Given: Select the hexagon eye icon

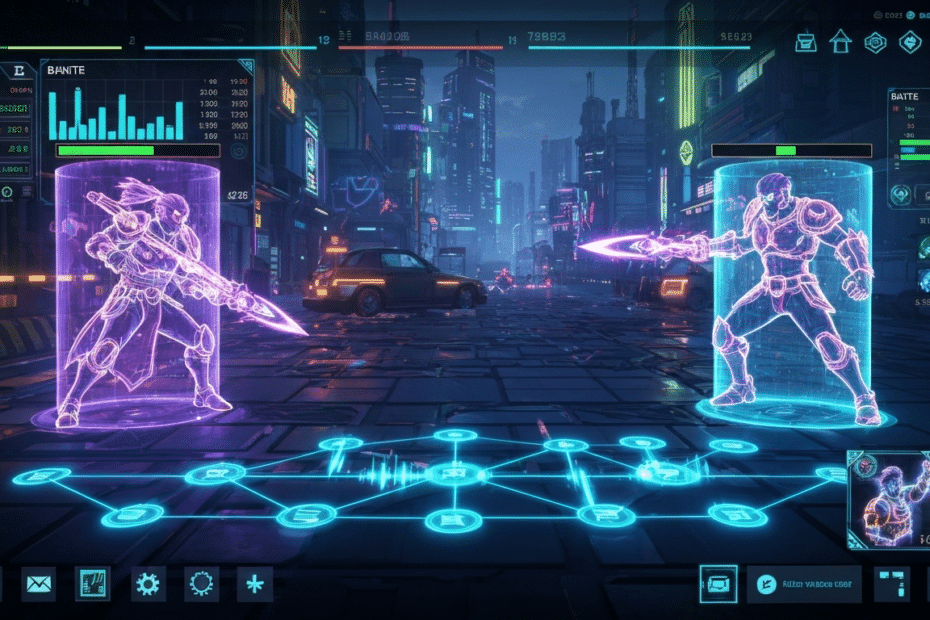Looking at the screenshot, I should tap(873, 42).
